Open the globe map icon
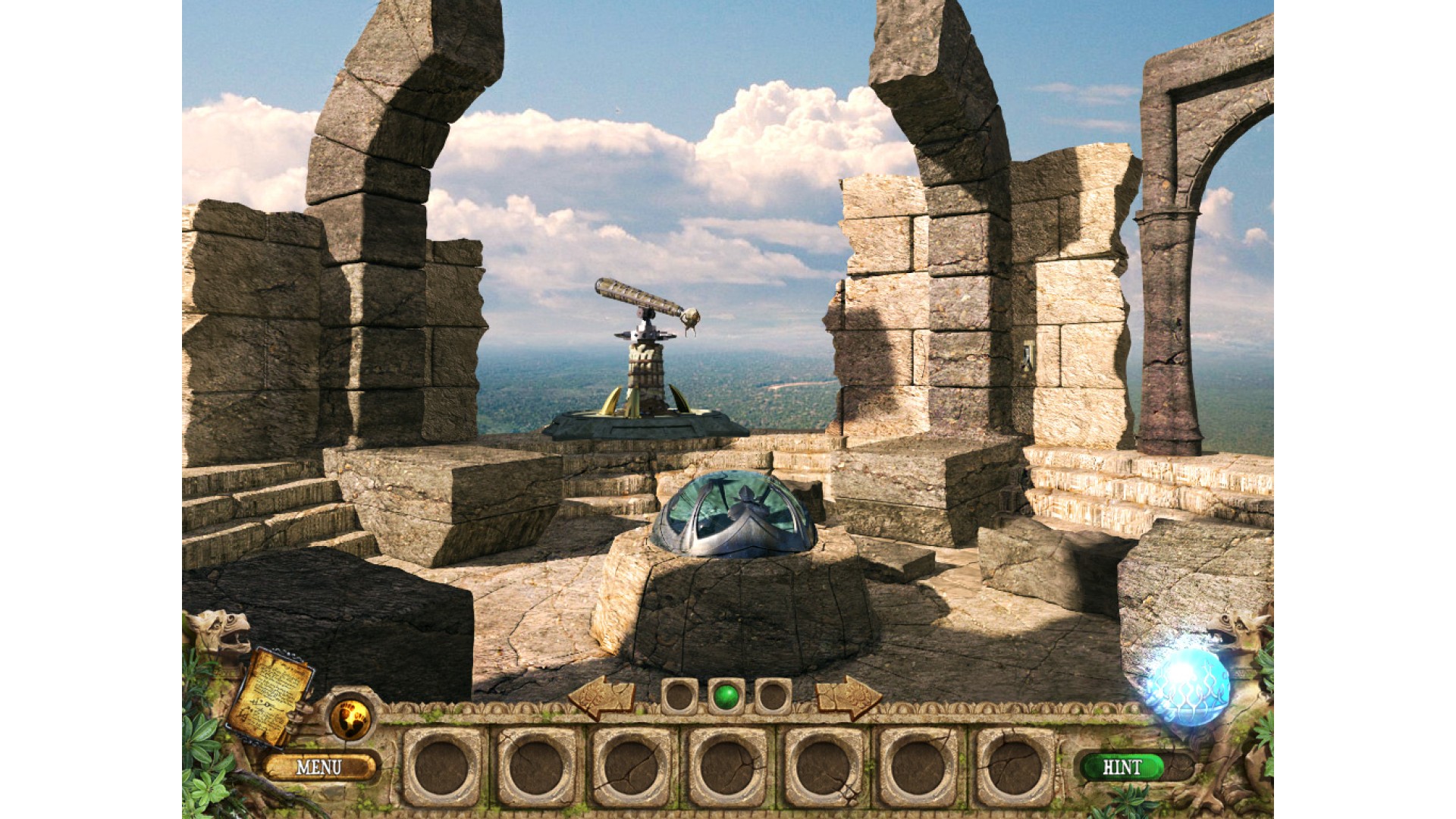This screenshot has width=1456, height=819. [350, 716]
